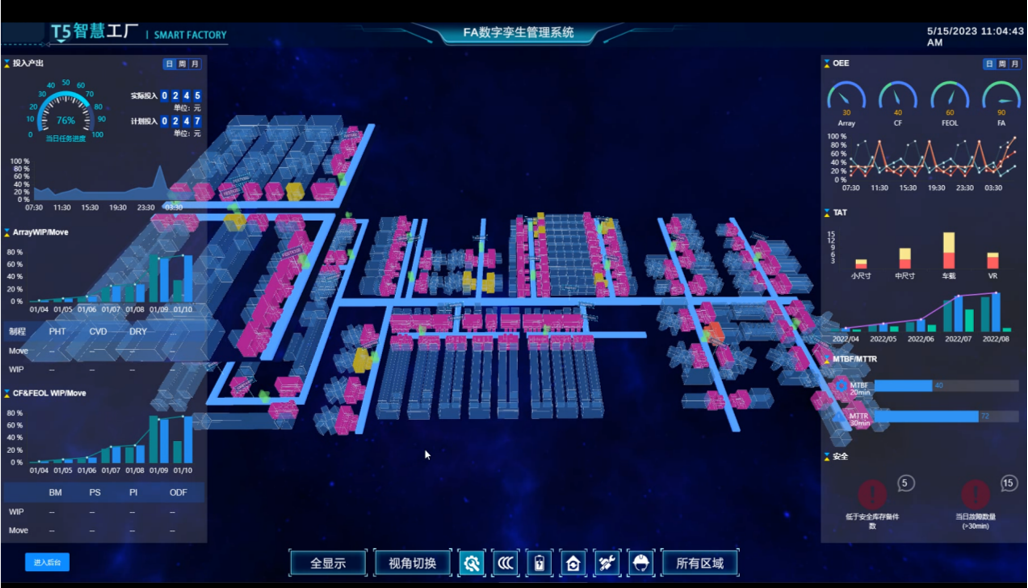Choose the house-shaped toolbar icon
1028x588 pixels.
click(x=573, y=563)
